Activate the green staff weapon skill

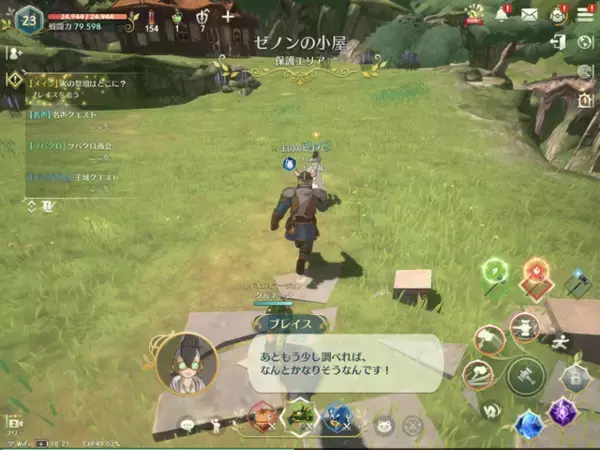tap(495, 271)
